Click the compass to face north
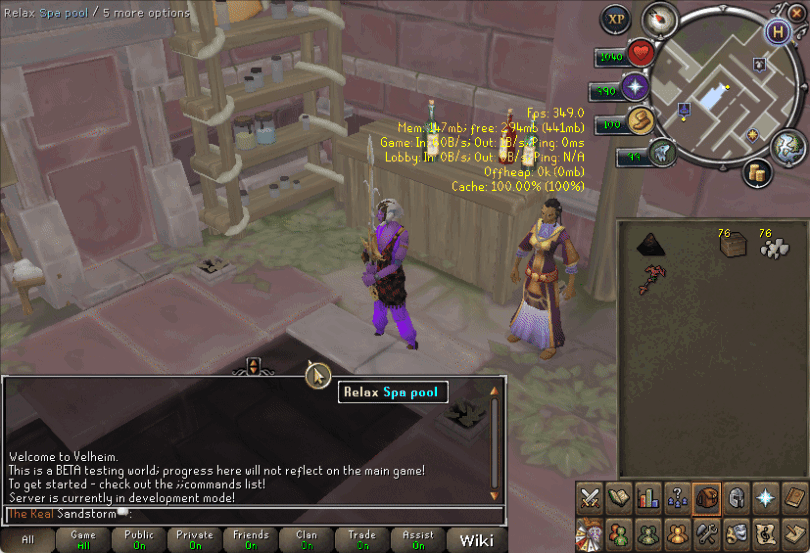Viewport: 810px width, 553px height. click(660, 19)
